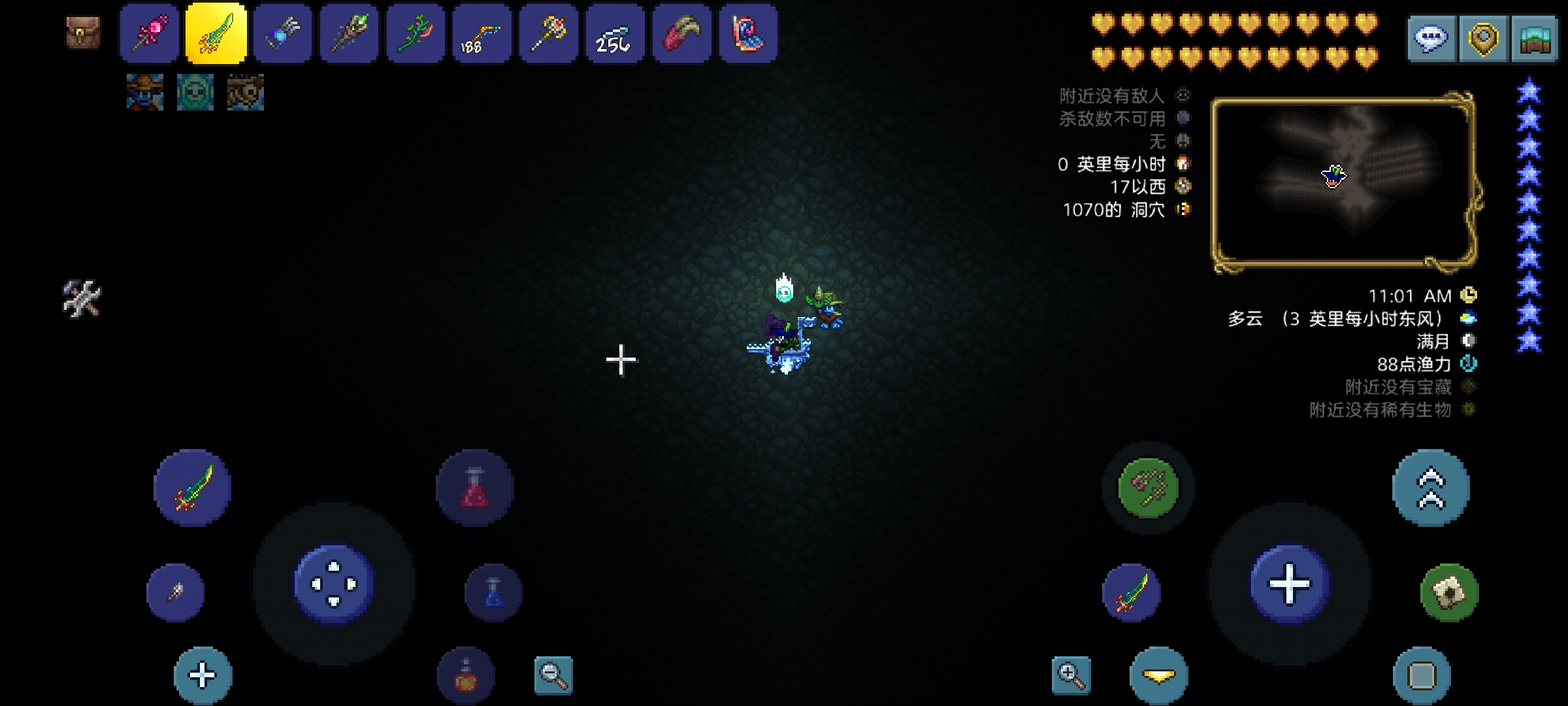1568x706 pixels.
Task: Zoom in with the plus magnifier
Action: click(x=1071, y=675)
